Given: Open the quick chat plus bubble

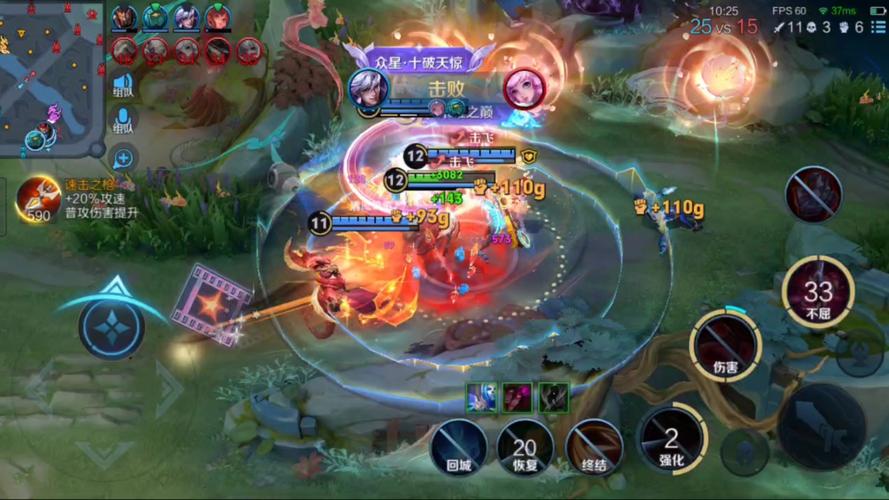Looking at the screenshot, I should (123, 157).
